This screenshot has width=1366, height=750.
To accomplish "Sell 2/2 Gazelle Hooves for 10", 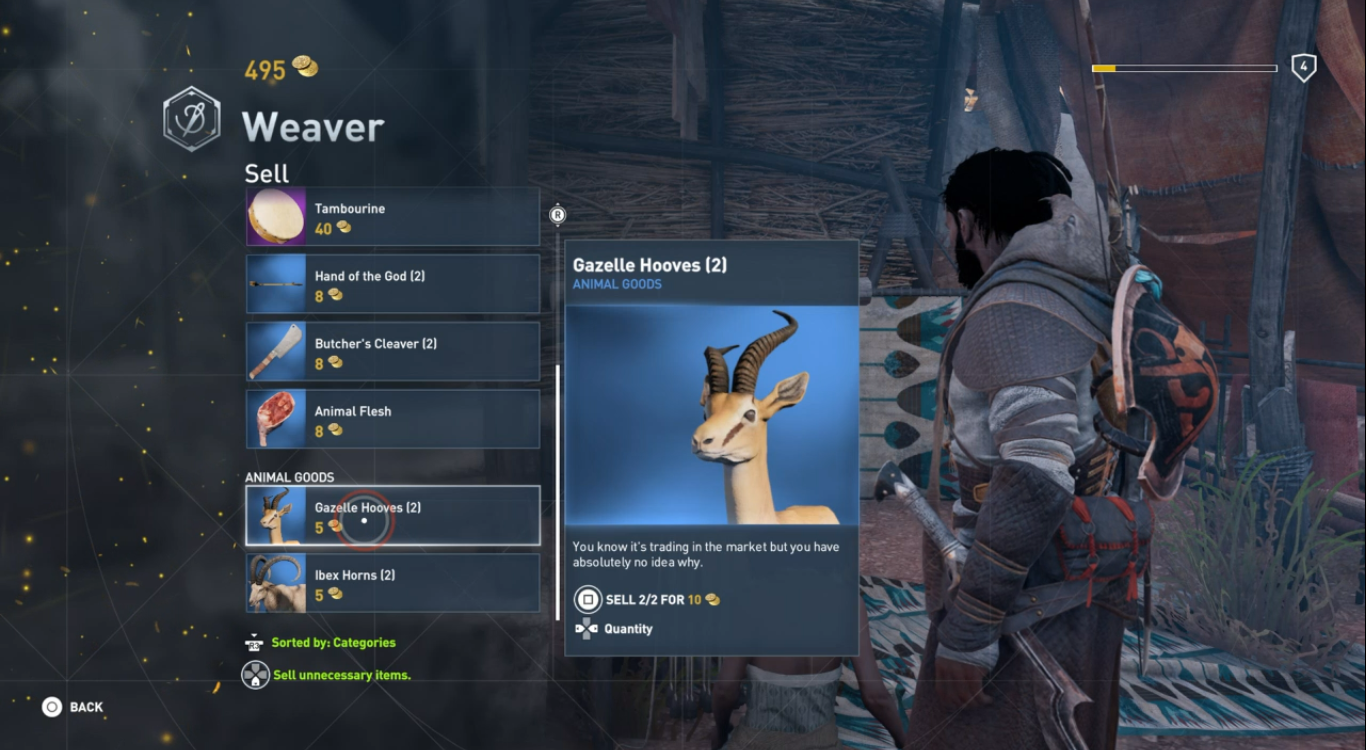I will pos(660,600).
